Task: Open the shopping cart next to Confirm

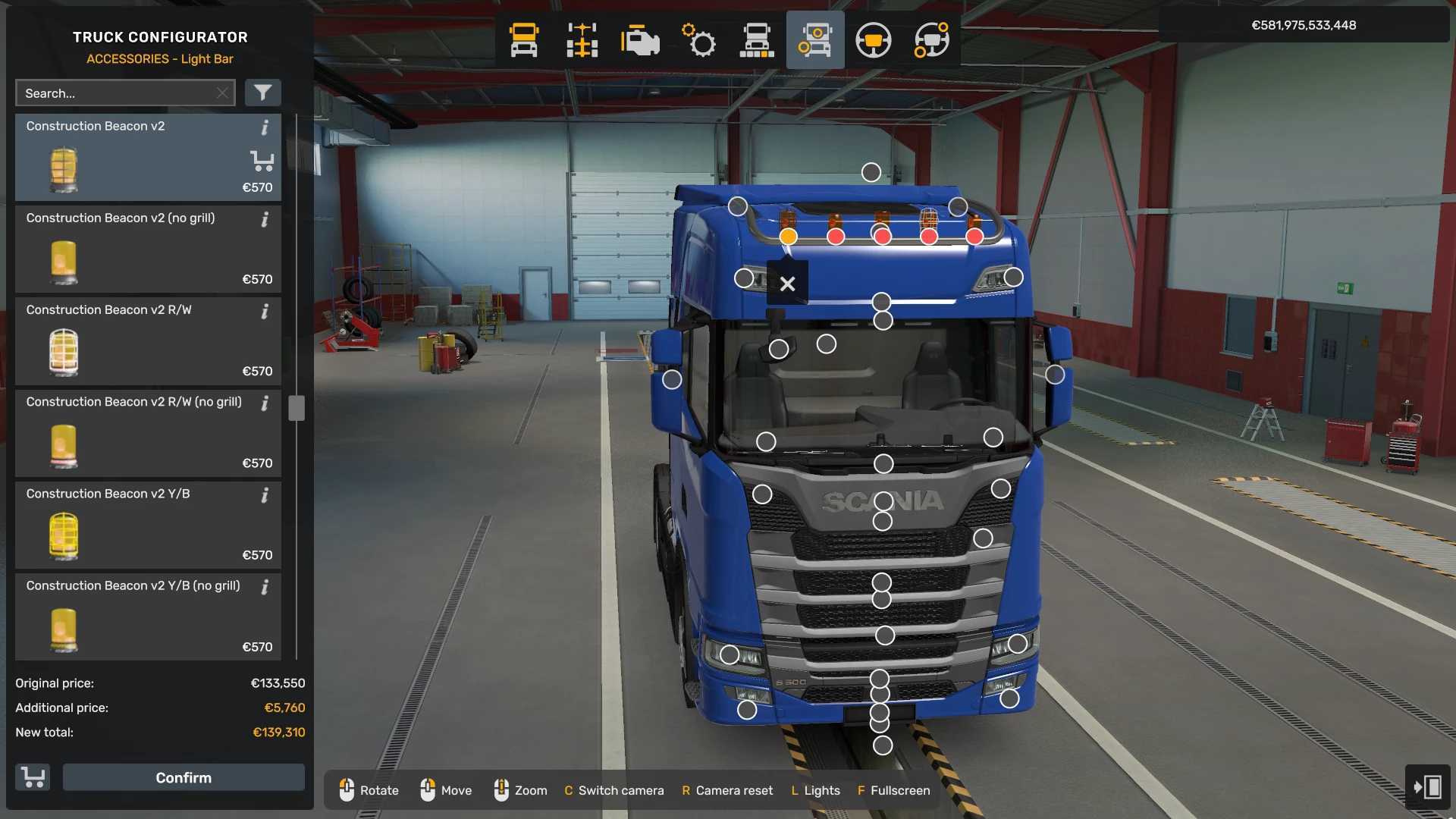Action: [33, 777]
